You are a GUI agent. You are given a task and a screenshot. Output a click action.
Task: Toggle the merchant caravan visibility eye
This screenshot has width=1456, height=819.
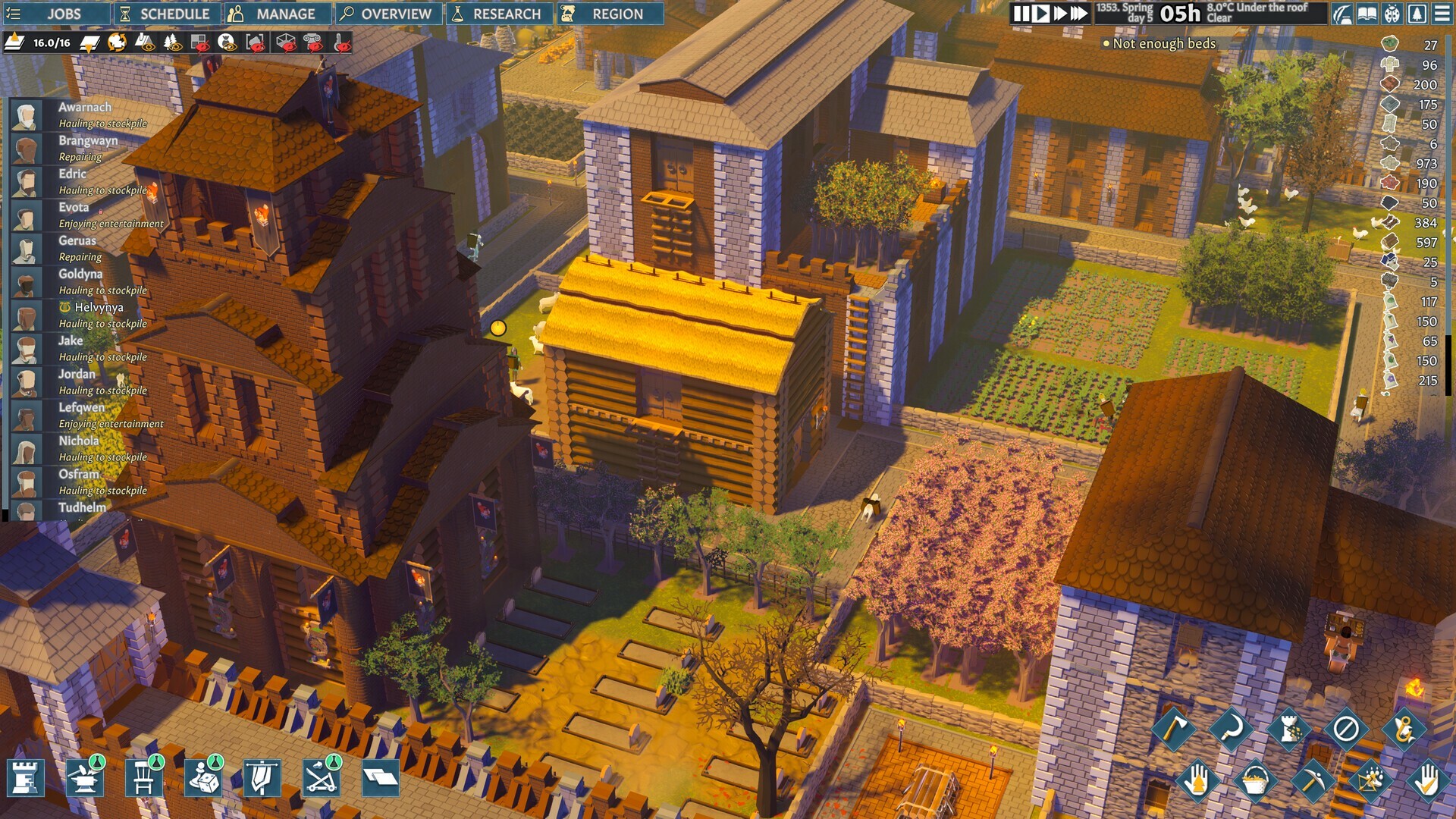[227, 43]
